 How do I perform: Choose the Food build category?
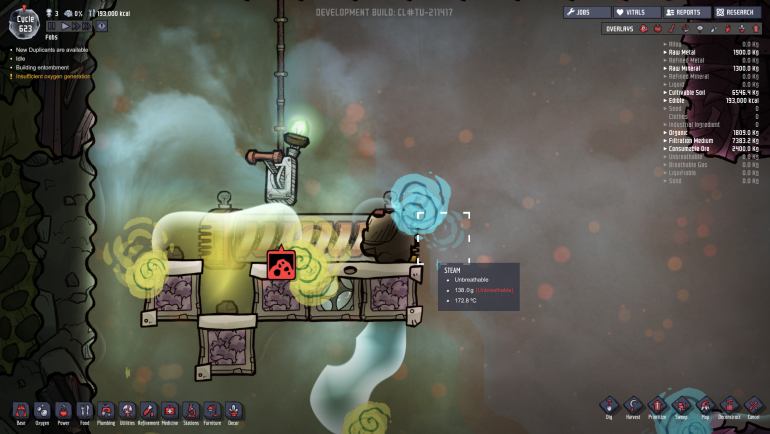(x=84, y=410)
